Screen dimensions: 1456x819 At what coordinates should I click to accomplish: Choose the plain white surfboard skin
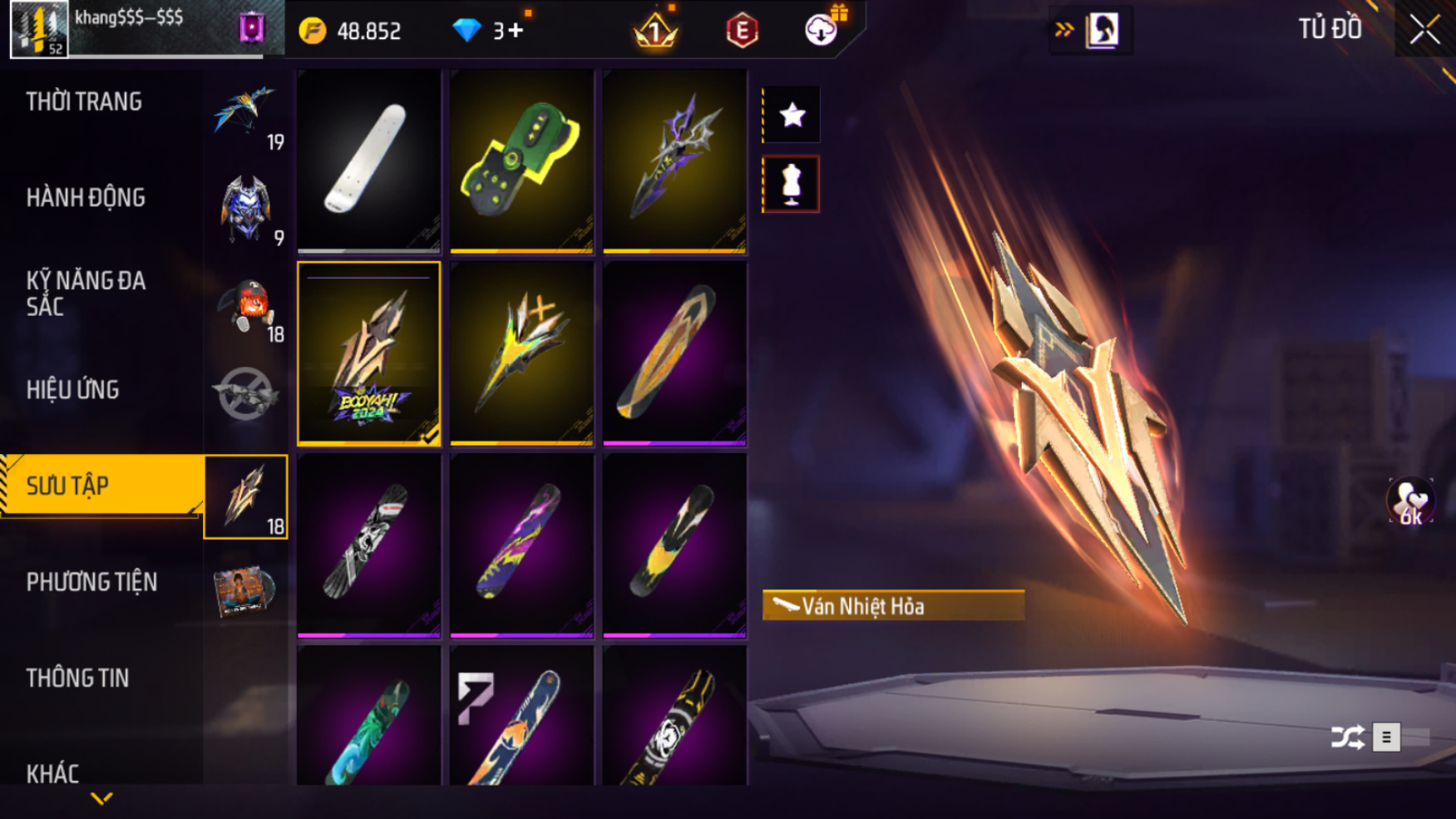point(368,160)
